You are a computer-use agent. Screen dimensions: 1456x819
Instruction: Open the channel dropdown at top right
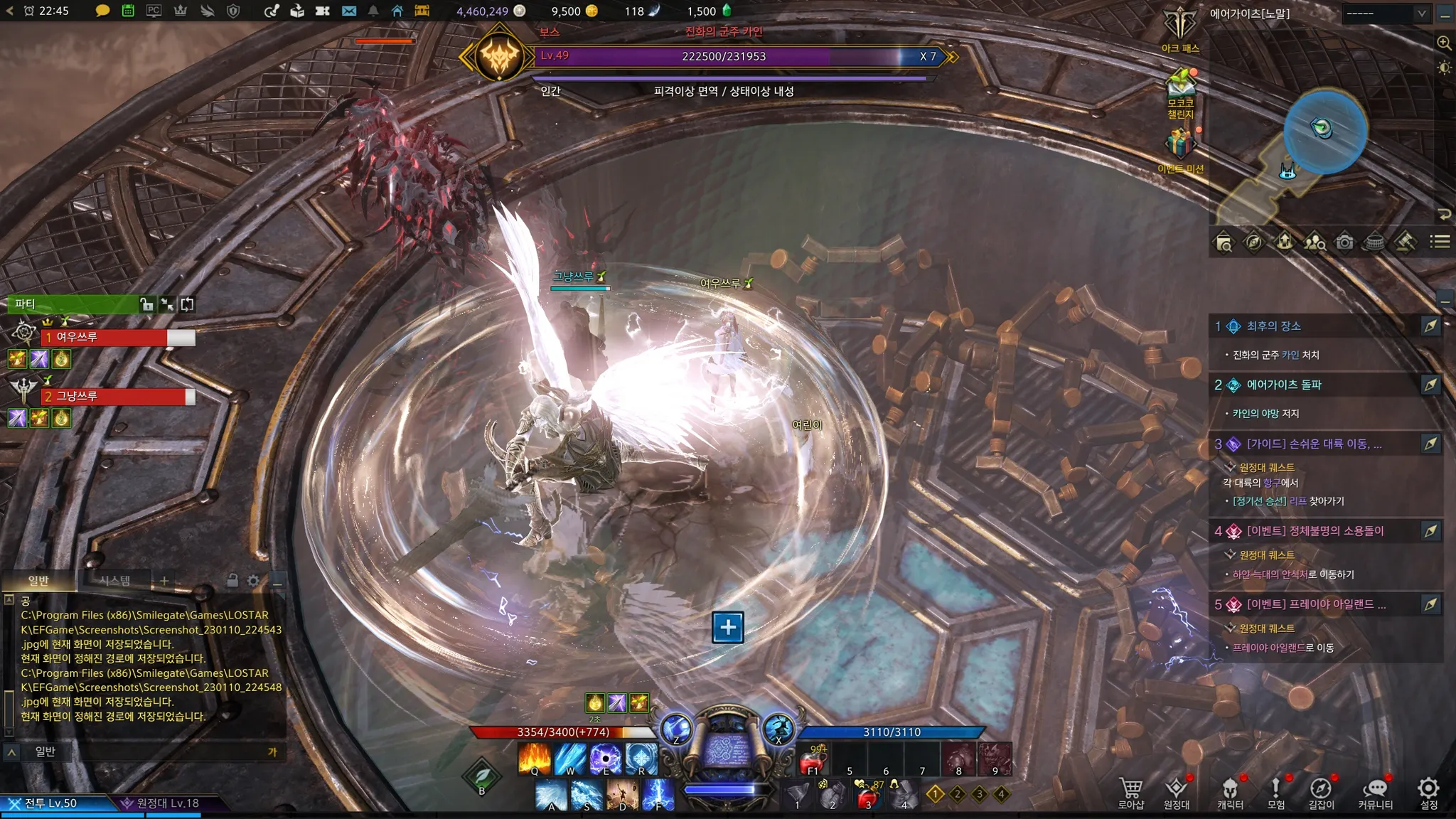coord(1385,14)
